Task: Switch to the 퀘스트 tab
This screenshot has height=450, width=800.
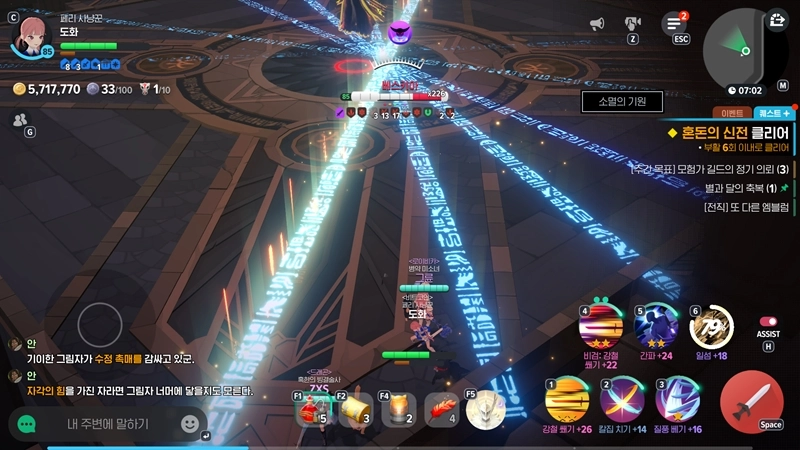Action: click(x=773, y=114)
